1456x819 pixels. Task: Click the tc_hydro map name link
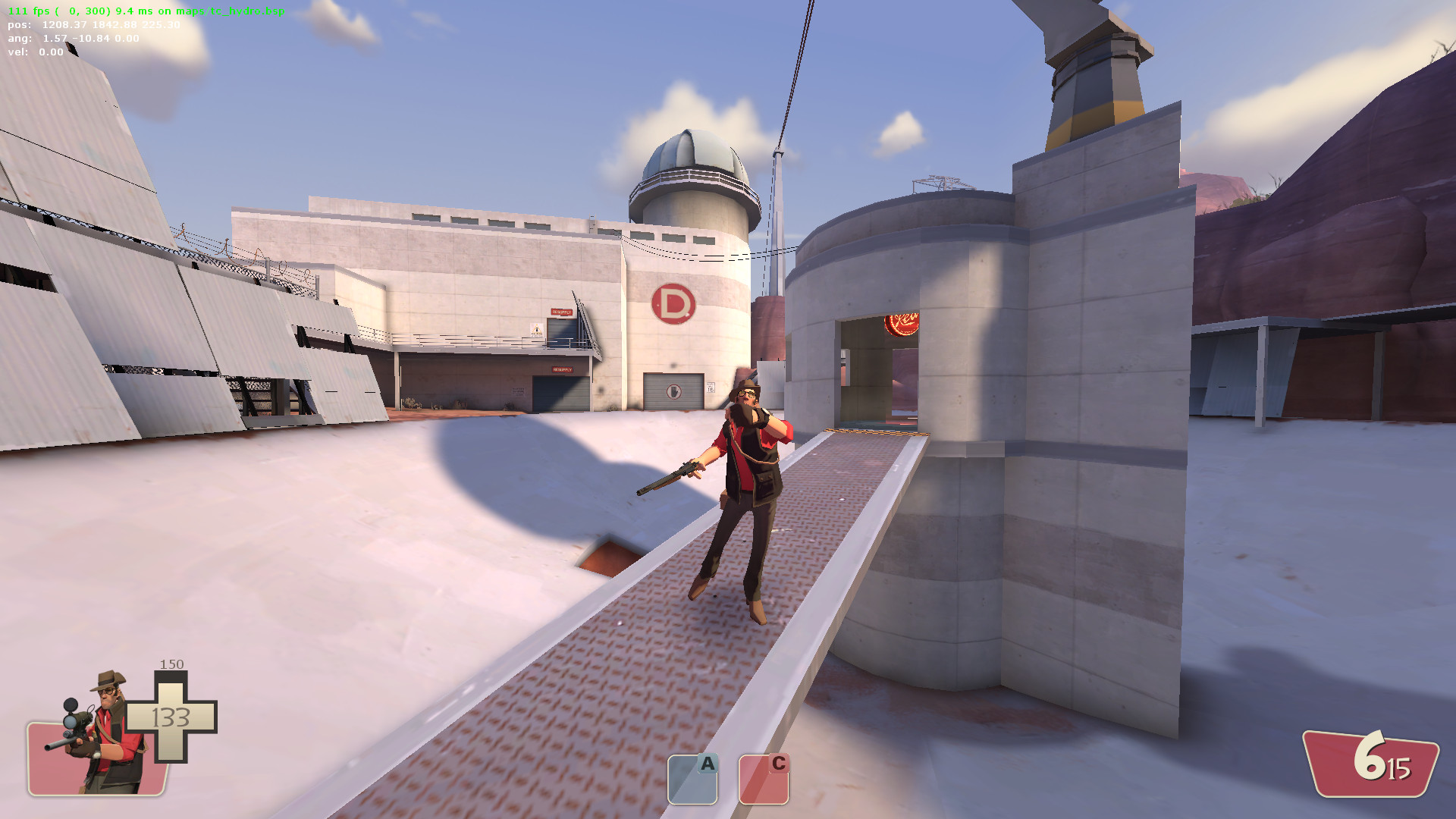235,12
